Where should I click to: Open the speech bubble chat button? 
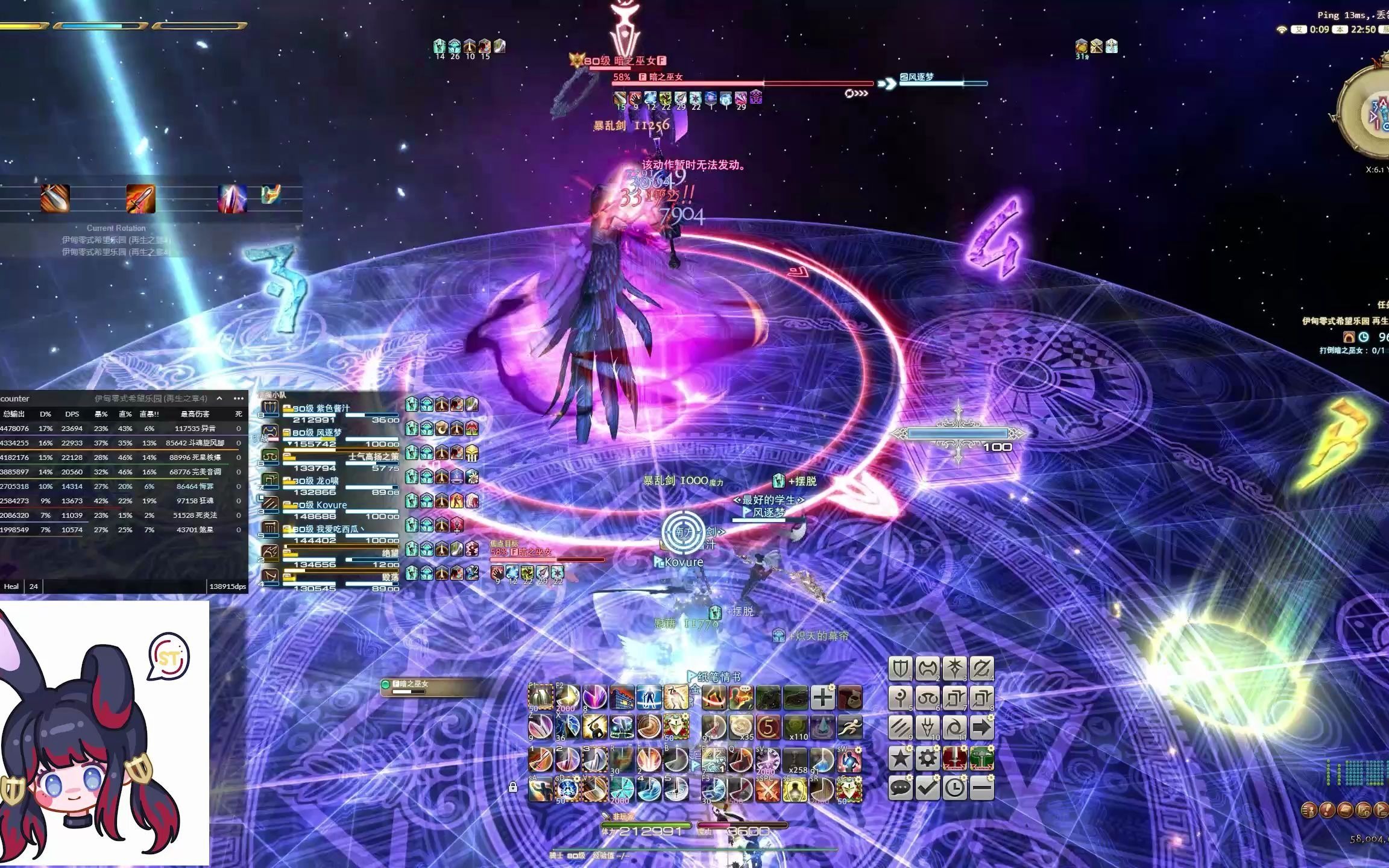pos(900,788)
